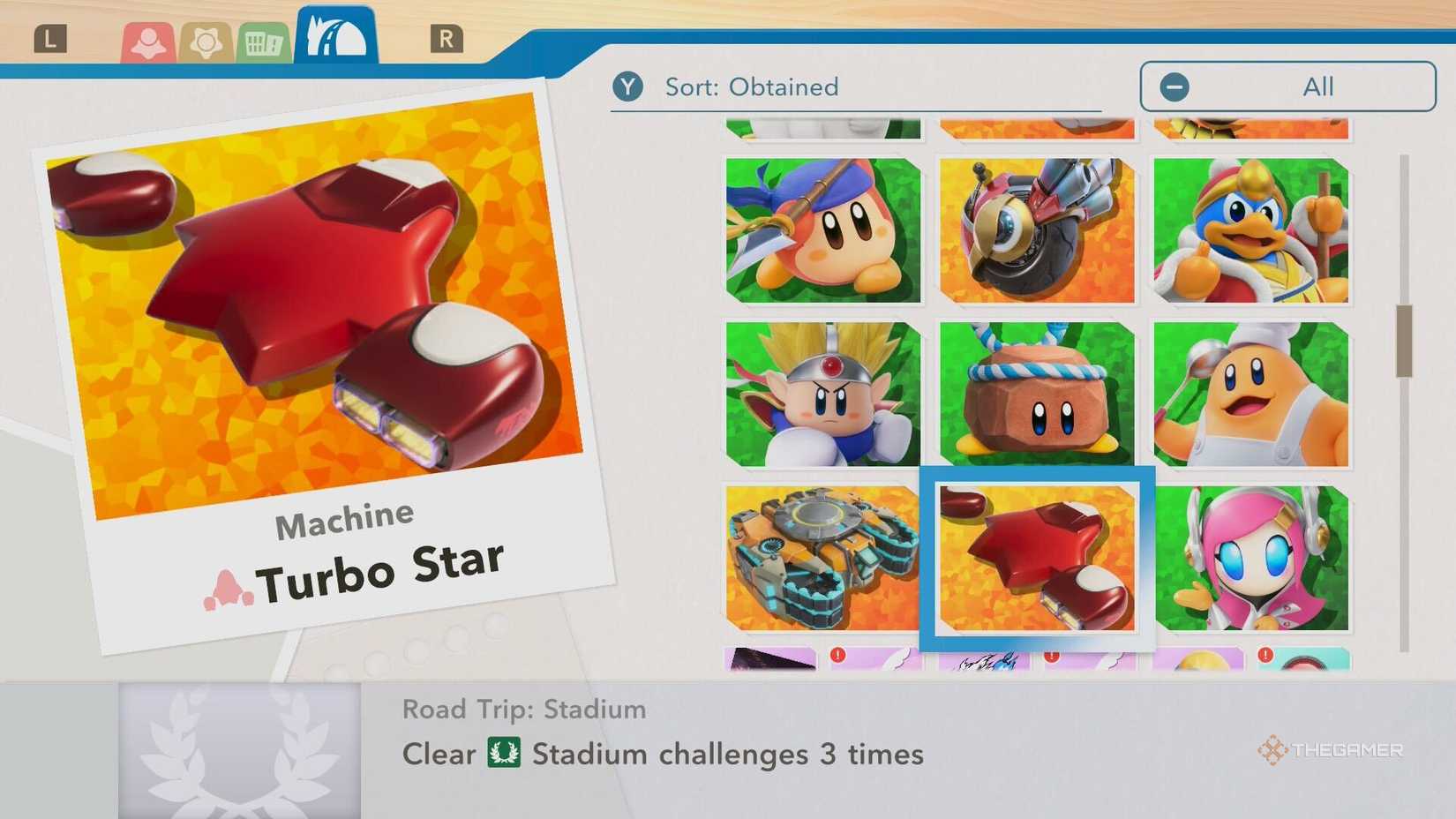Click the selected Turbo Star card

coord(1036,558)
